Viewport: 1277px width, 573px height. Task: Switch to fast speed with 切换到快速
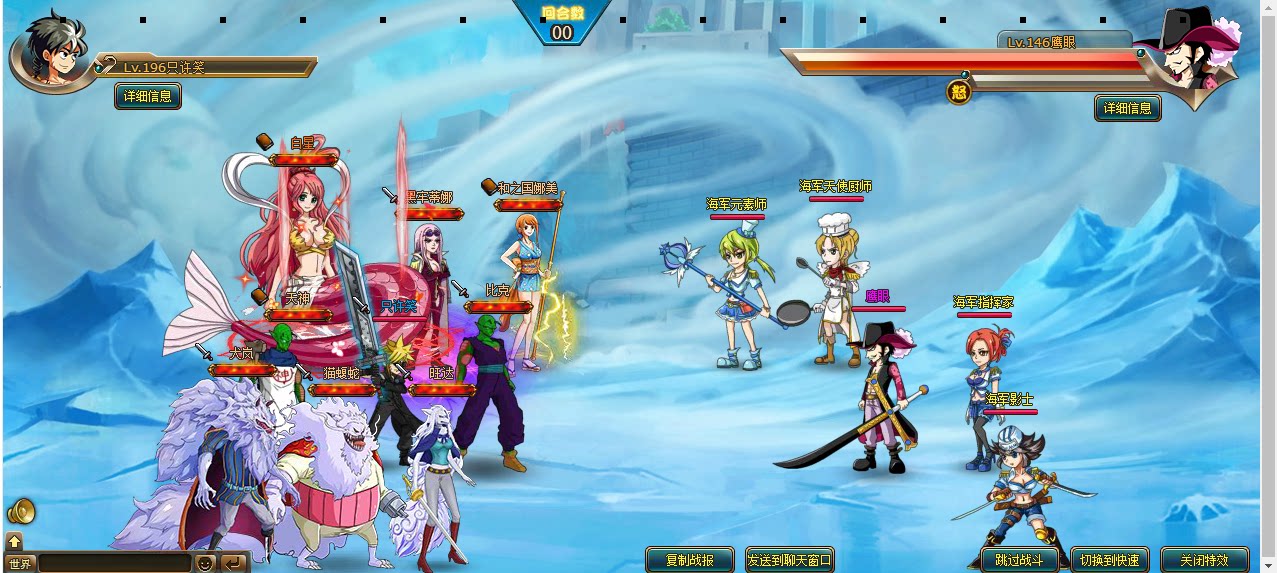click(x=1109, y=560)
